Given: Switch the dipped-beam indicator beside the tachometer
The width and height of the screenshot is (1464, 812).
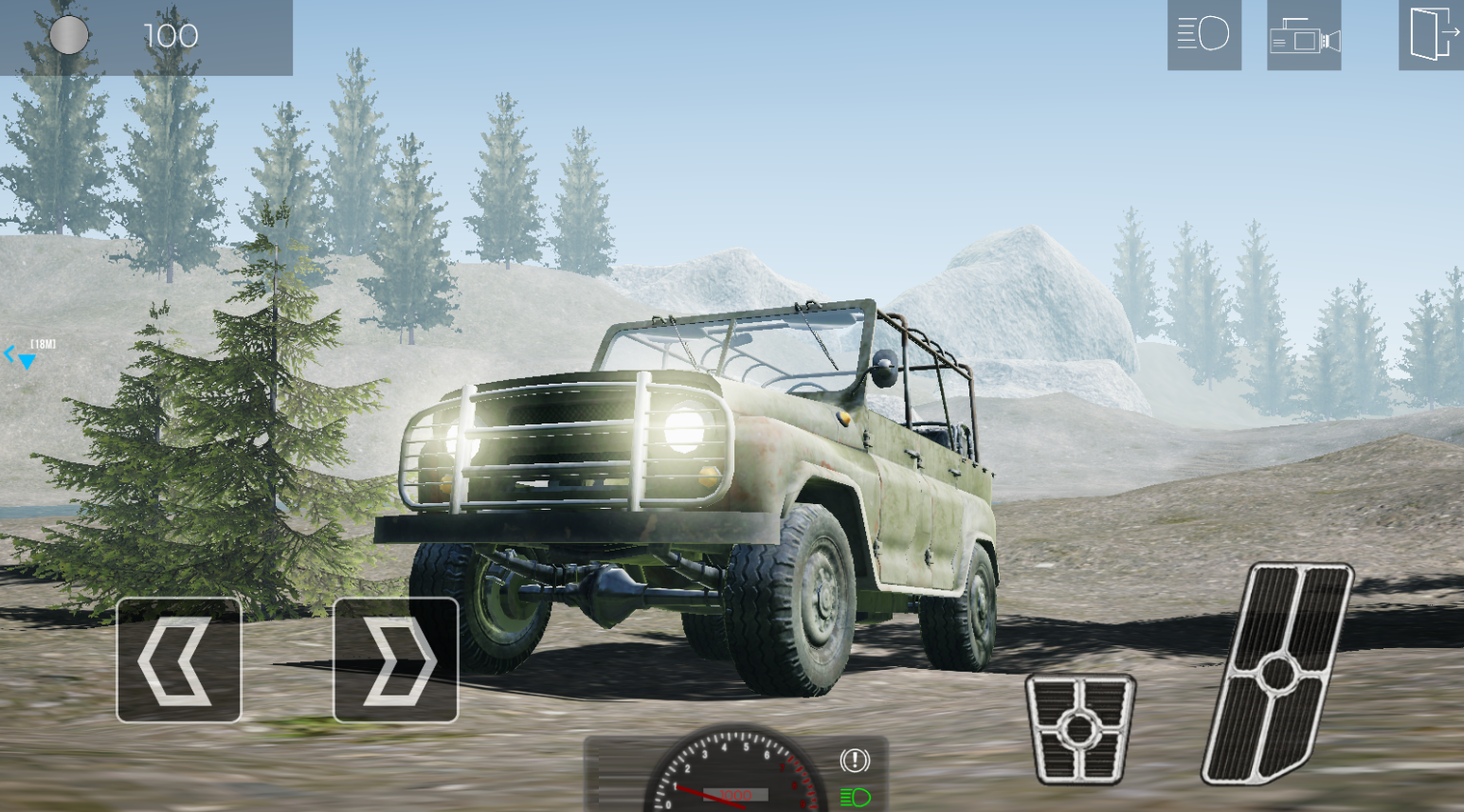Looking at the screenshot, I should point(854,796).
